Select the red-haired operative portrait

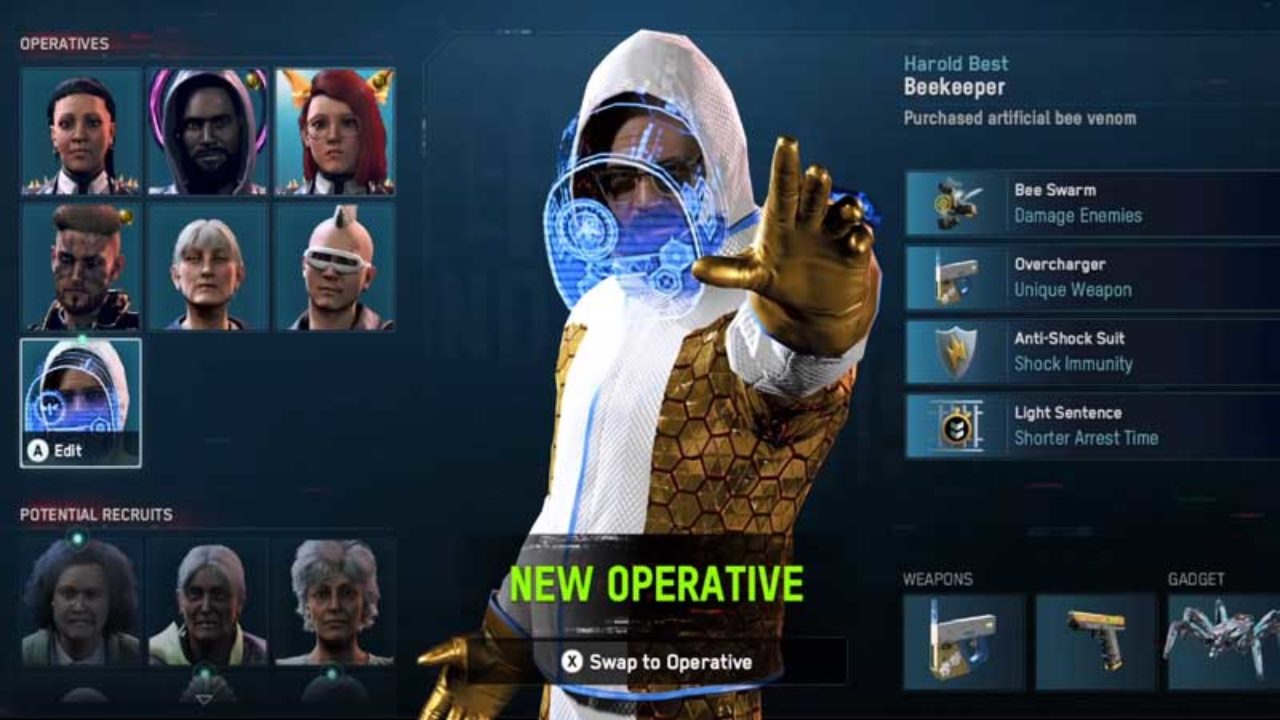coord(335,130)
